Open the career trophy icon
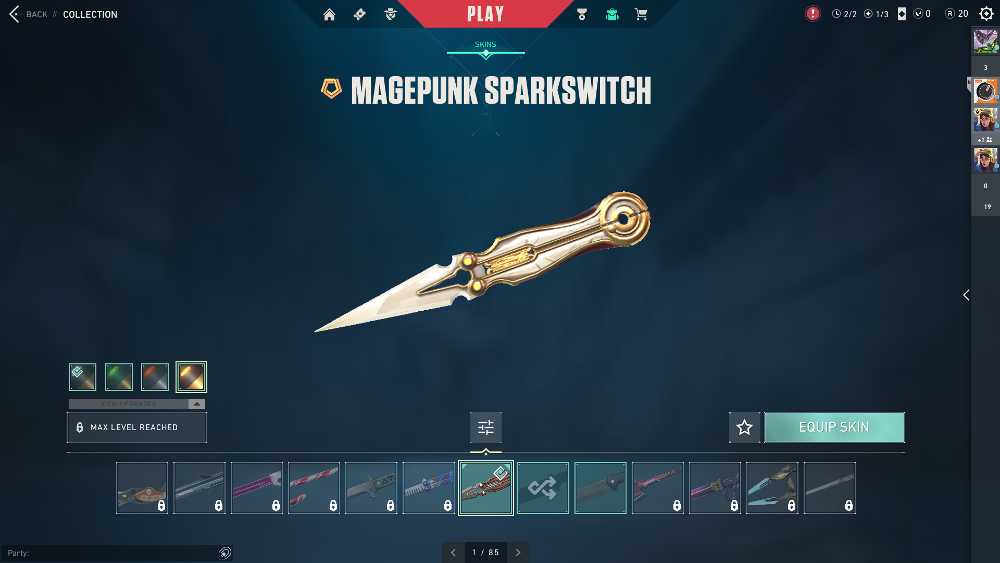 (582, 14)
